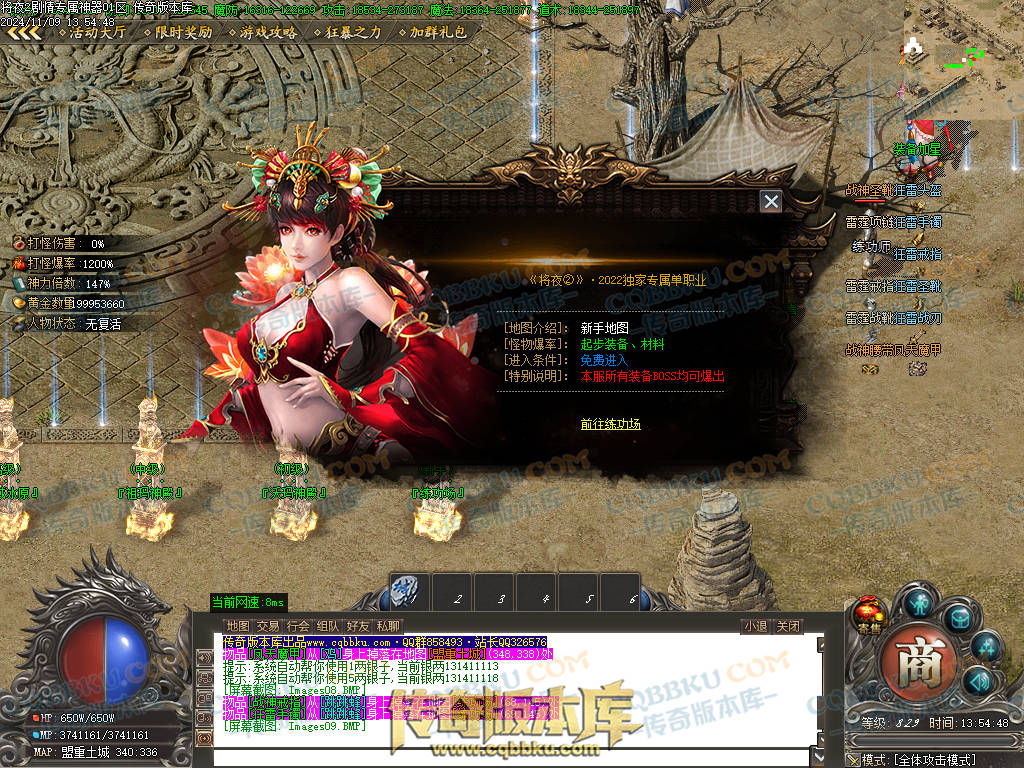Open the character panel icon
Viewport: 1024px width, 768px height.
point(919,603)
